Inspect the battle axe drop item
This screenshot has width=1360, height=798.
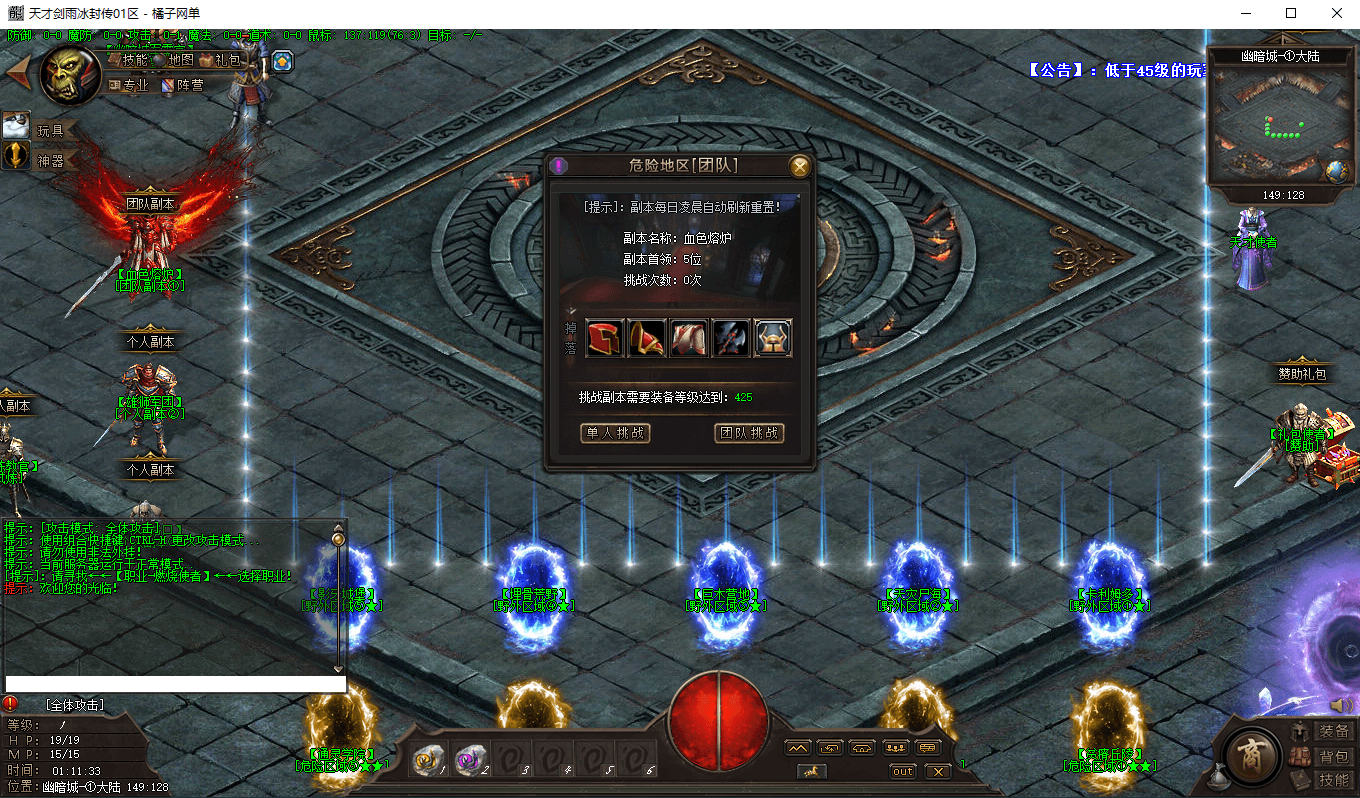point(730,338)
